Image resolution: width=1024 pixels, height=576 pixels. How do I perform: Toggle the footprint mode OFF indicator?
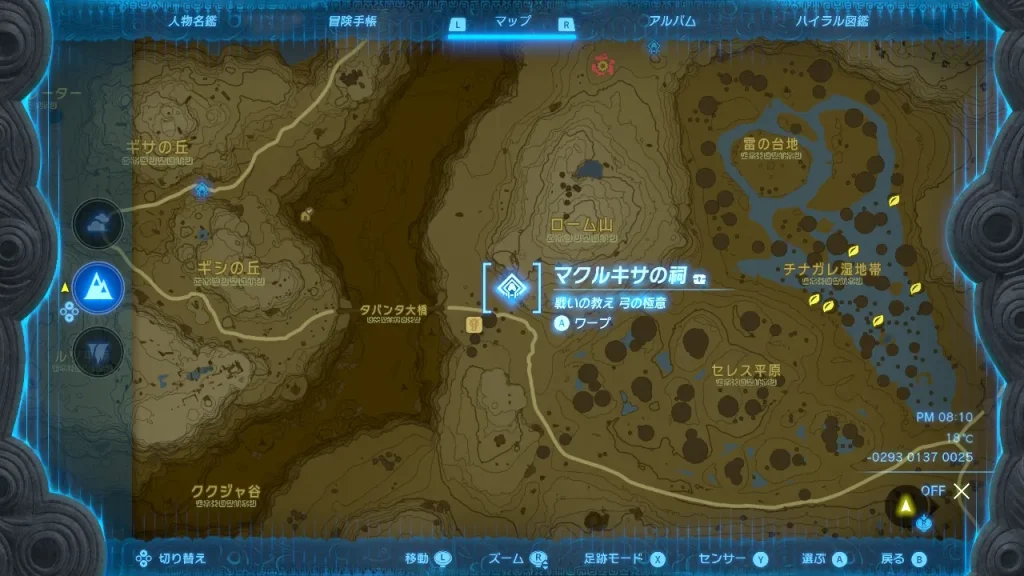pos(944,491)
